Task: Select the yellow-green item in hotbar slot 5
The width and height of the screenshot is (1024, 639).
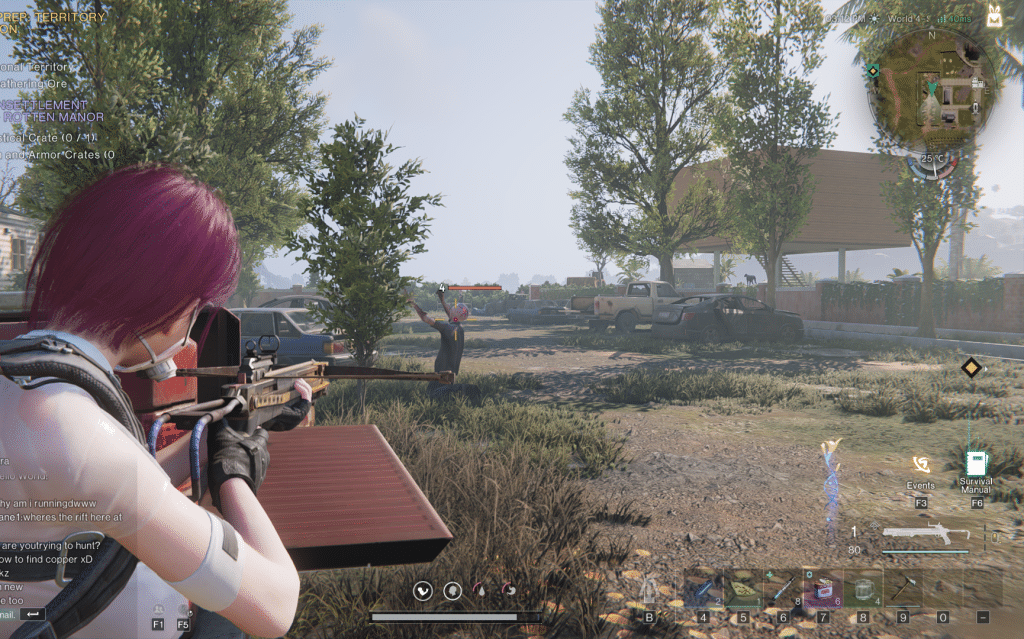Action: (743, 589)
